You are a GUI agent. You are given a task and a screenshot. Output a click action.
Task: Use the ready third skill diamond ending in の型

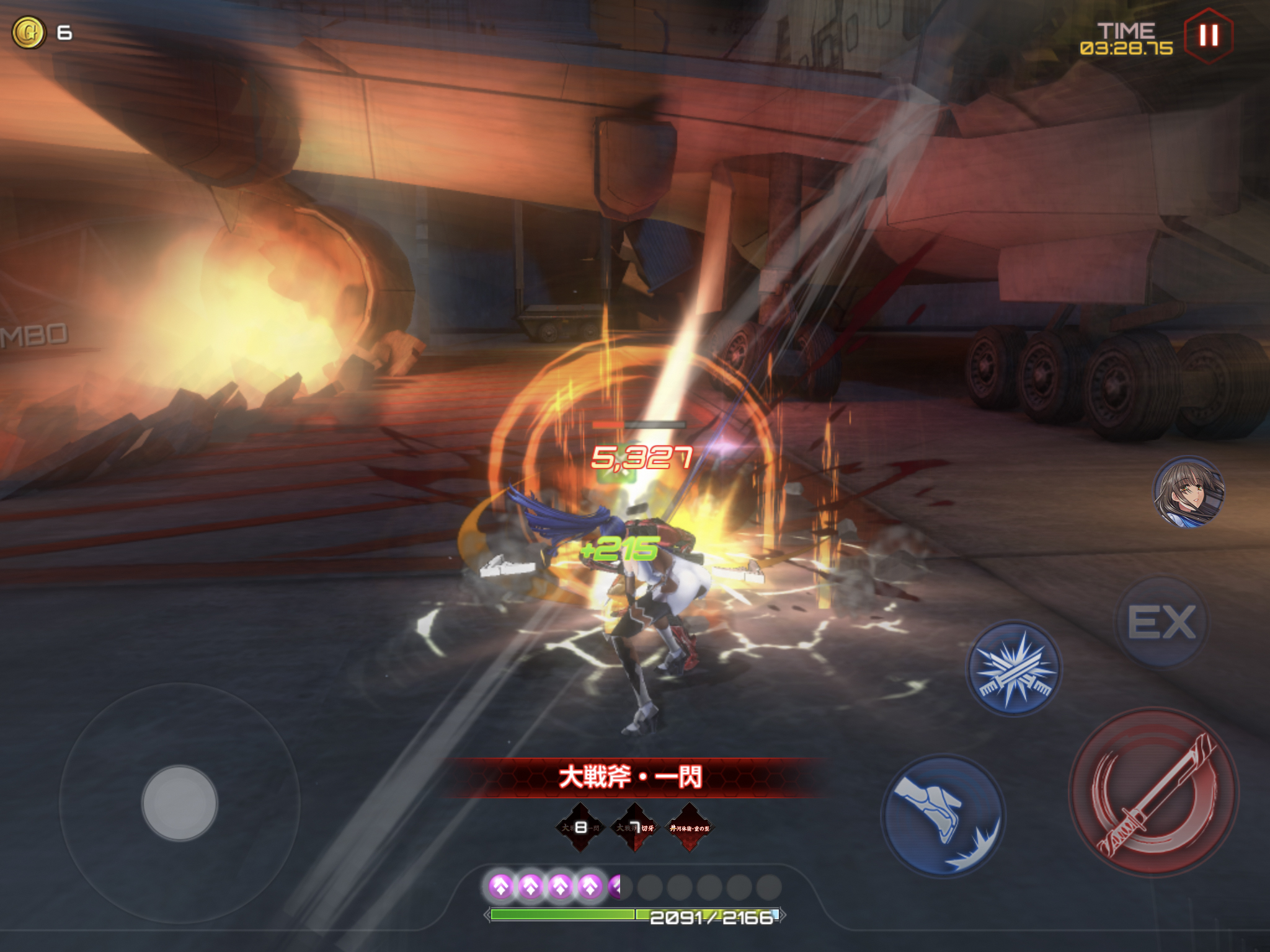click(x=689, y=827)
